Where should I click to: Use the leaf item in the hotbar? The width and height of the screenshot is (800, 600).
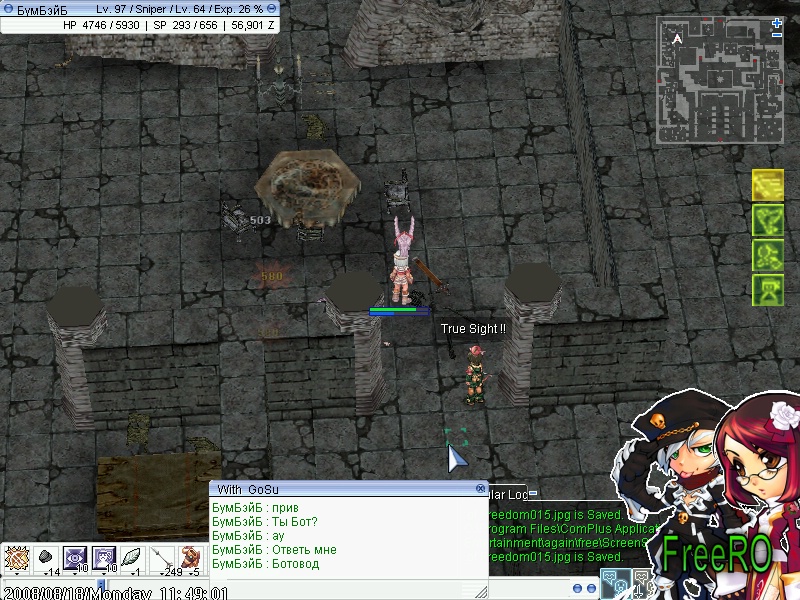(133, 558)
